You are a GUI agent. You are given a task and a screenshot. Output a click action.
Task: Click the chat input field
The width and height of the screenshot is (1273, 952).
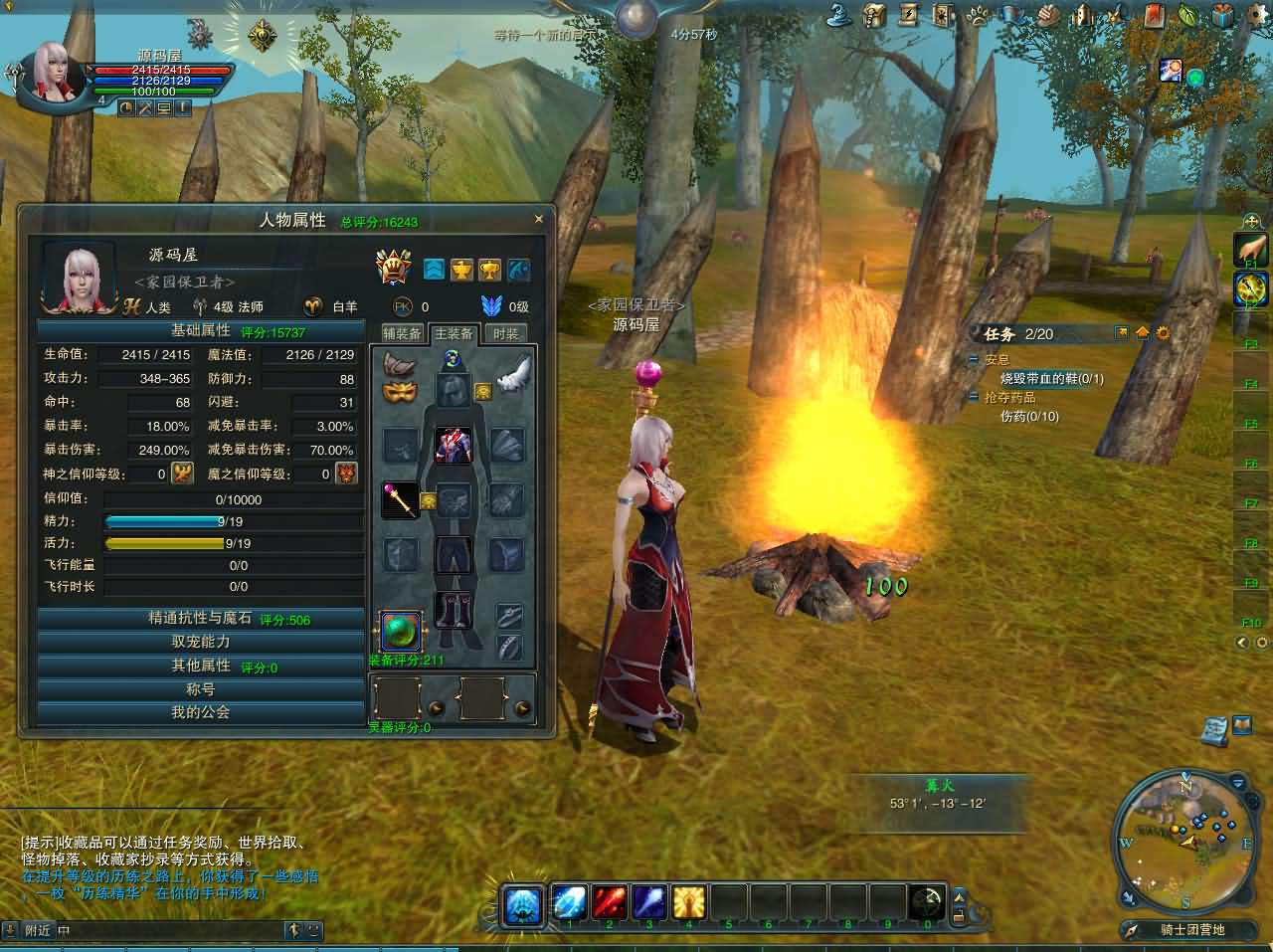pyautogui.click(x=169, y=931)
